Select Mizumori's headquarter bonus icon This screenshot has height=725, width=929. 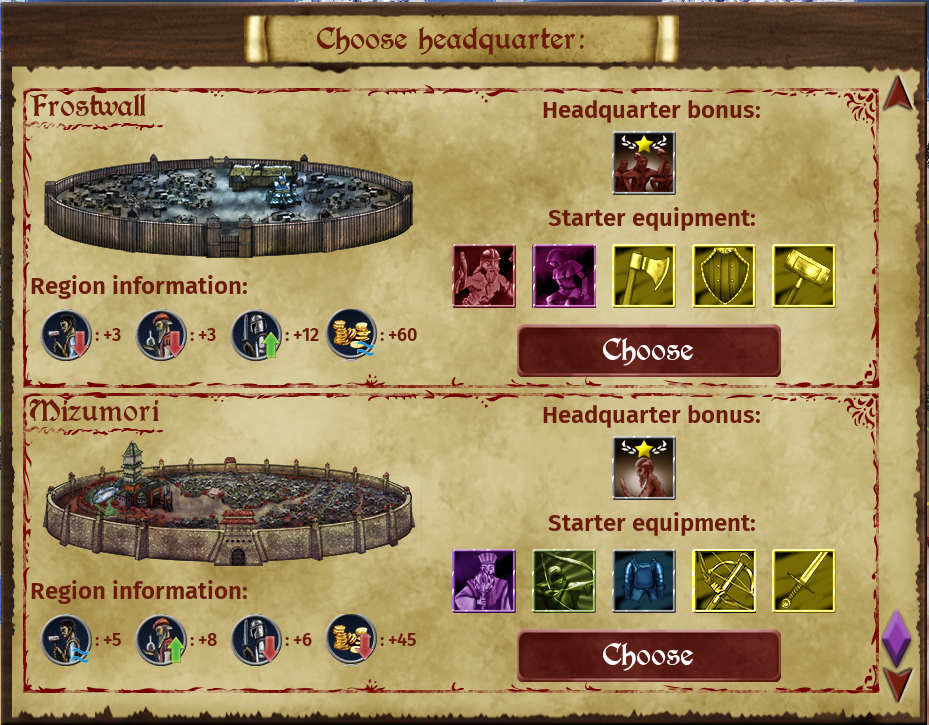[644, 468]
